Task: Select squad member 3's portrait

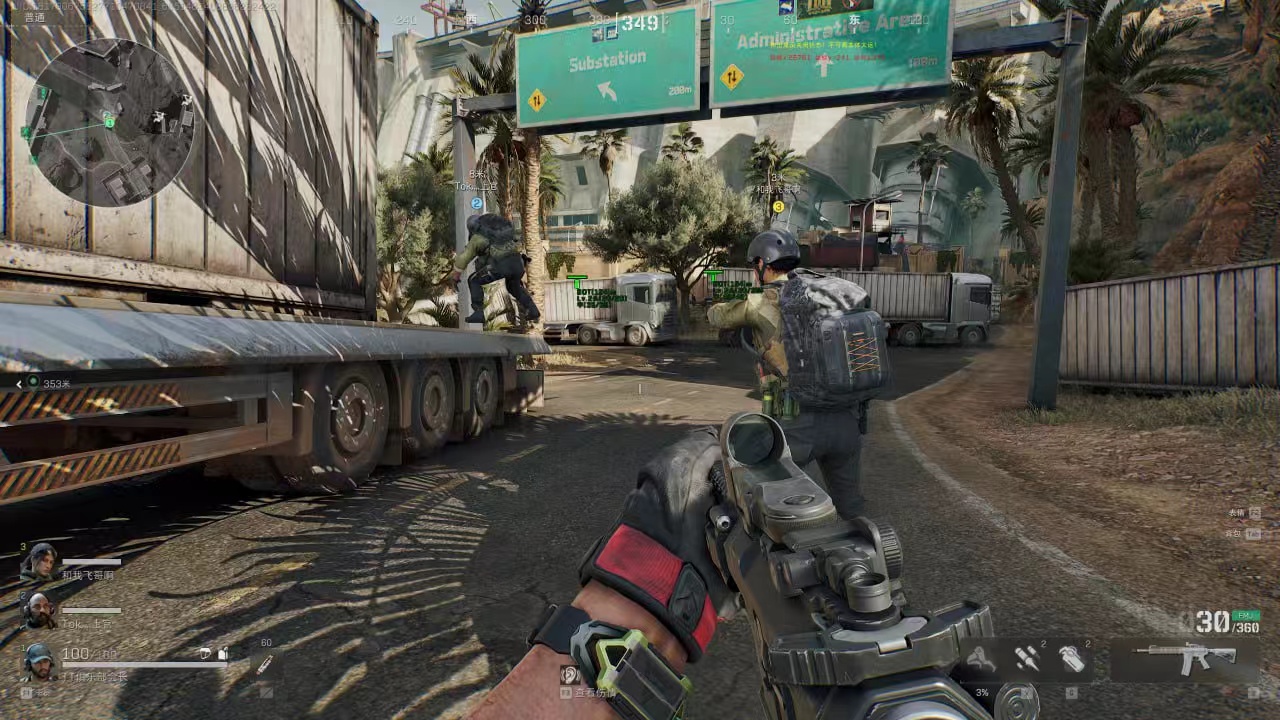Action: (40, 562)
